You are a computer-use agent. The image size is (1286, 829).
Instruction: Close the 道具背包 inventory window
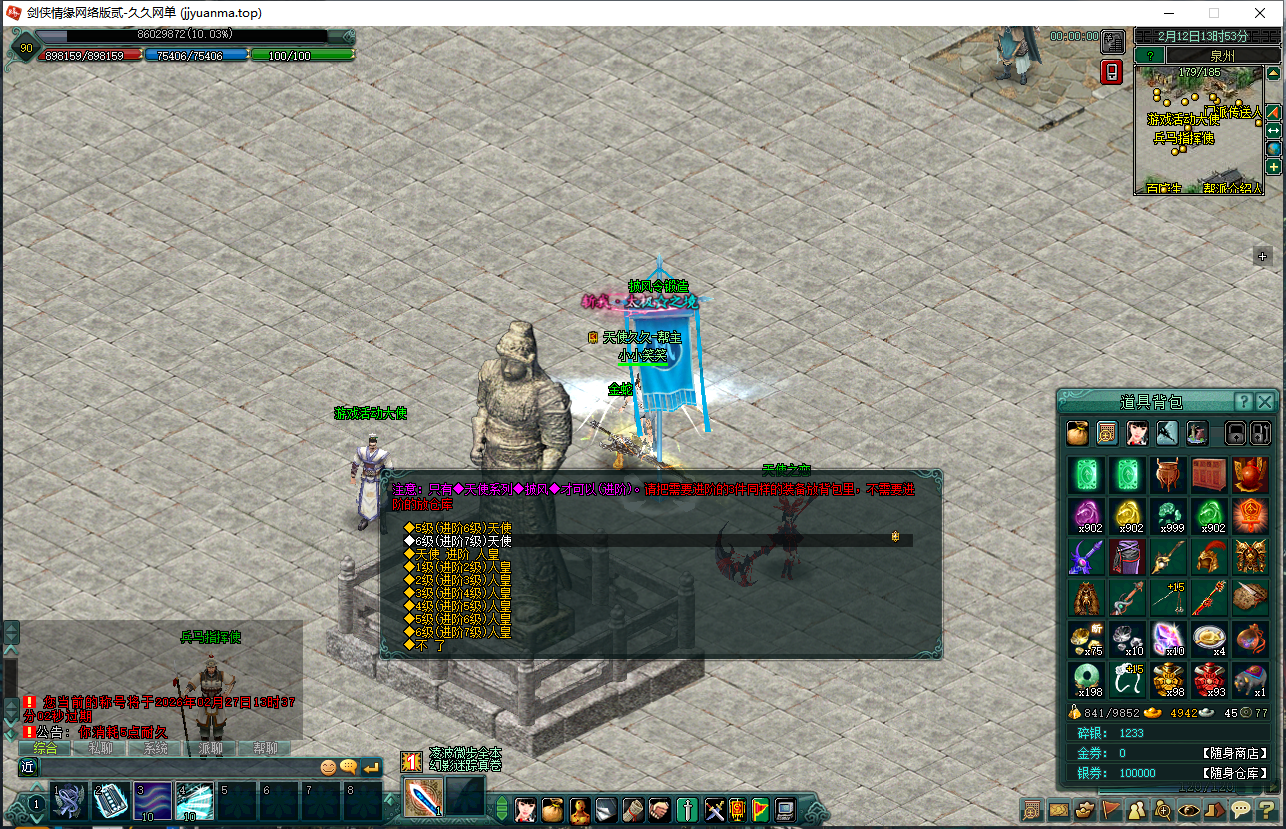click(x=1265, y=402)
